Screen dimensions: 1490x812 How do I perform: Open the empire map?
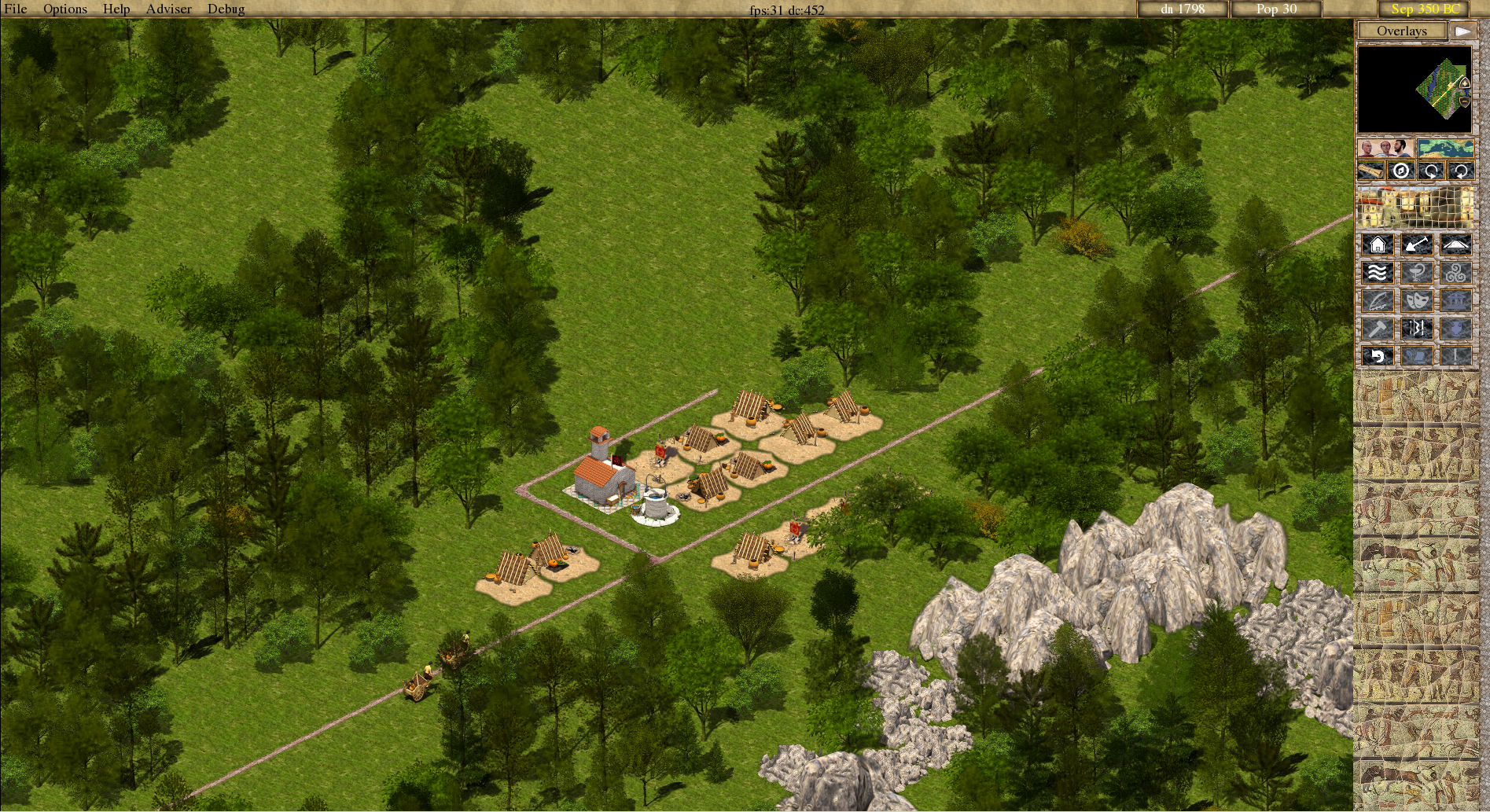(1447, 148)
